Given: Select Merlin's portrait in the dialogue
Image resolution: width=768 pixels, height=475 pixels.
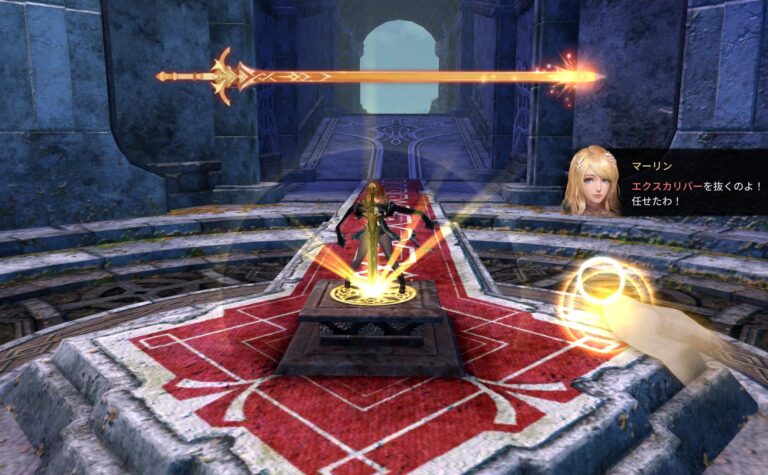Looking at the screenshot, I should tap(596, 182).
